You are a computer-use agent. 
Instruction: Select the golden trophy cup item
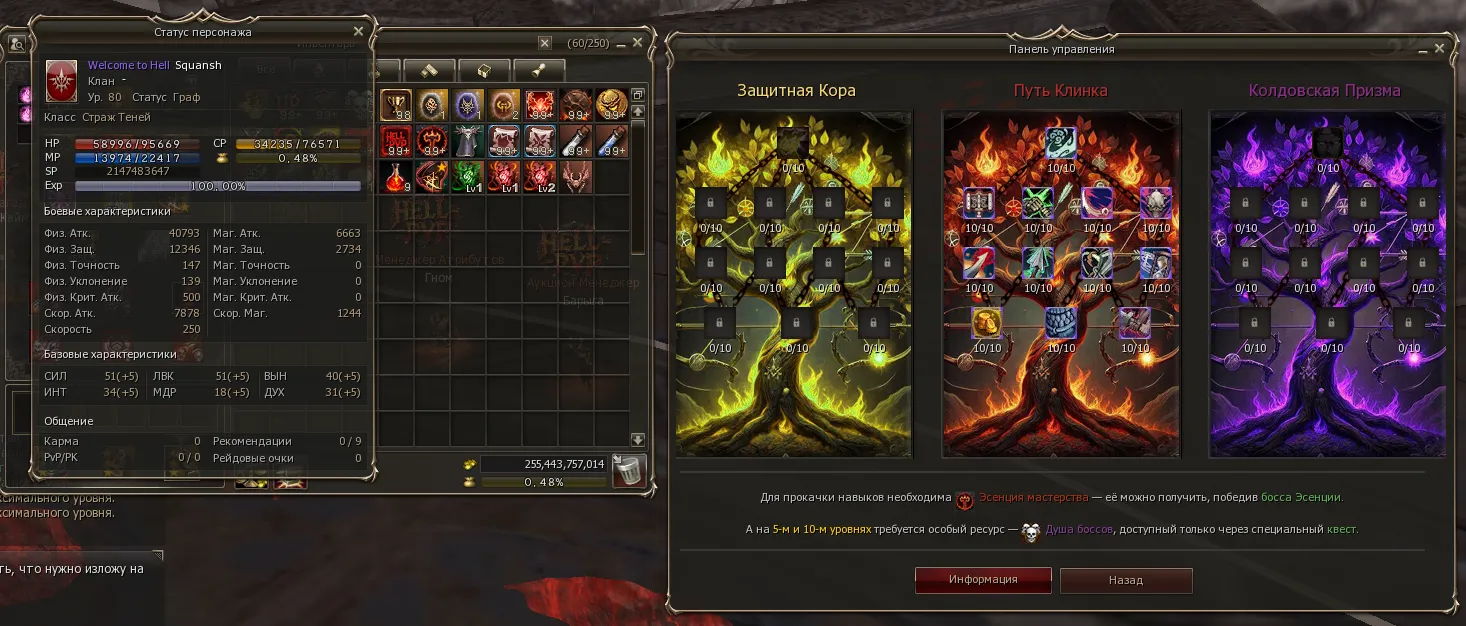coord(396,104)
